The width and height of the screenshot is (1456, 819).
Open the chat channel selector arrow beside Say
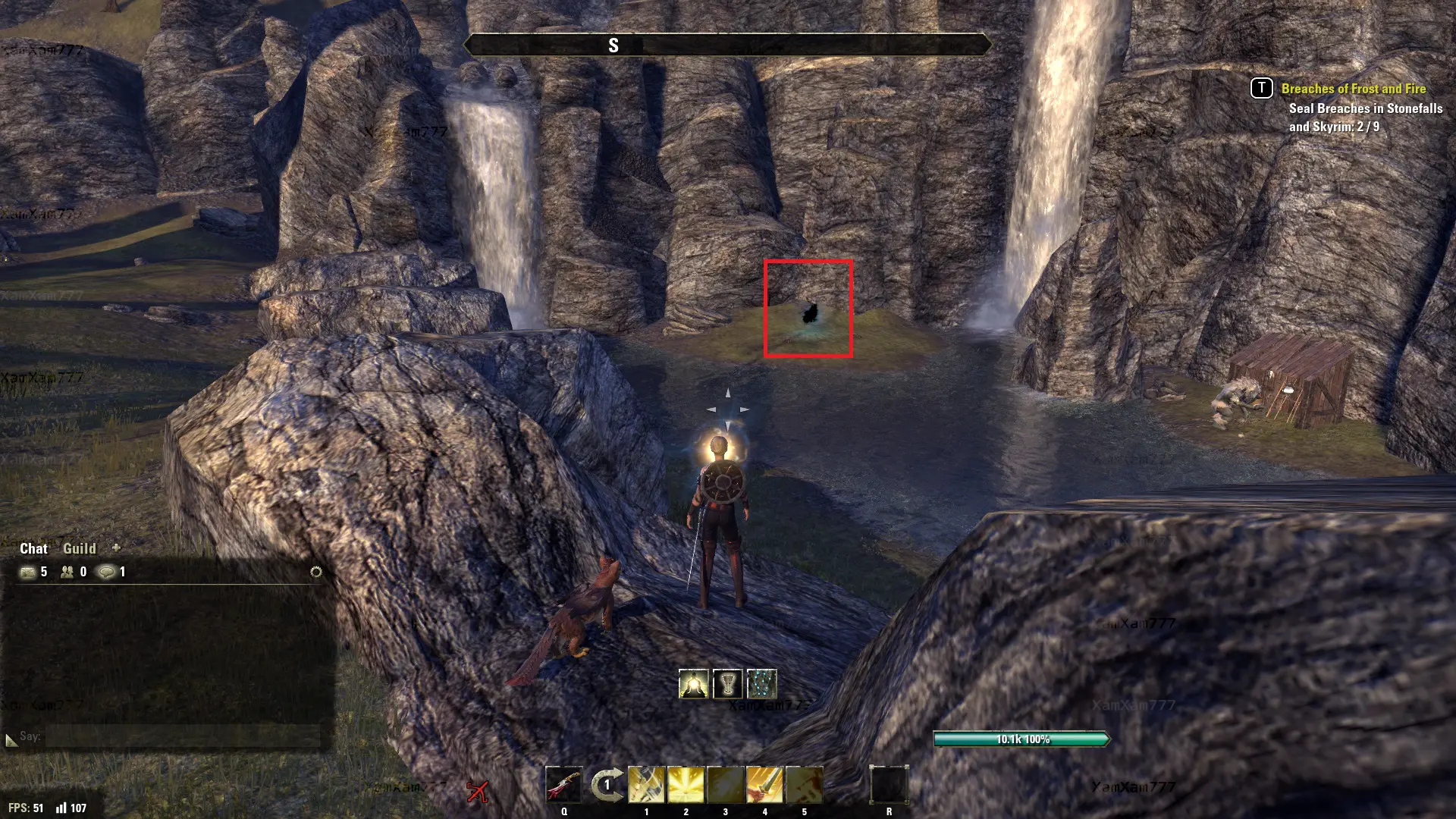coord(11,739)
